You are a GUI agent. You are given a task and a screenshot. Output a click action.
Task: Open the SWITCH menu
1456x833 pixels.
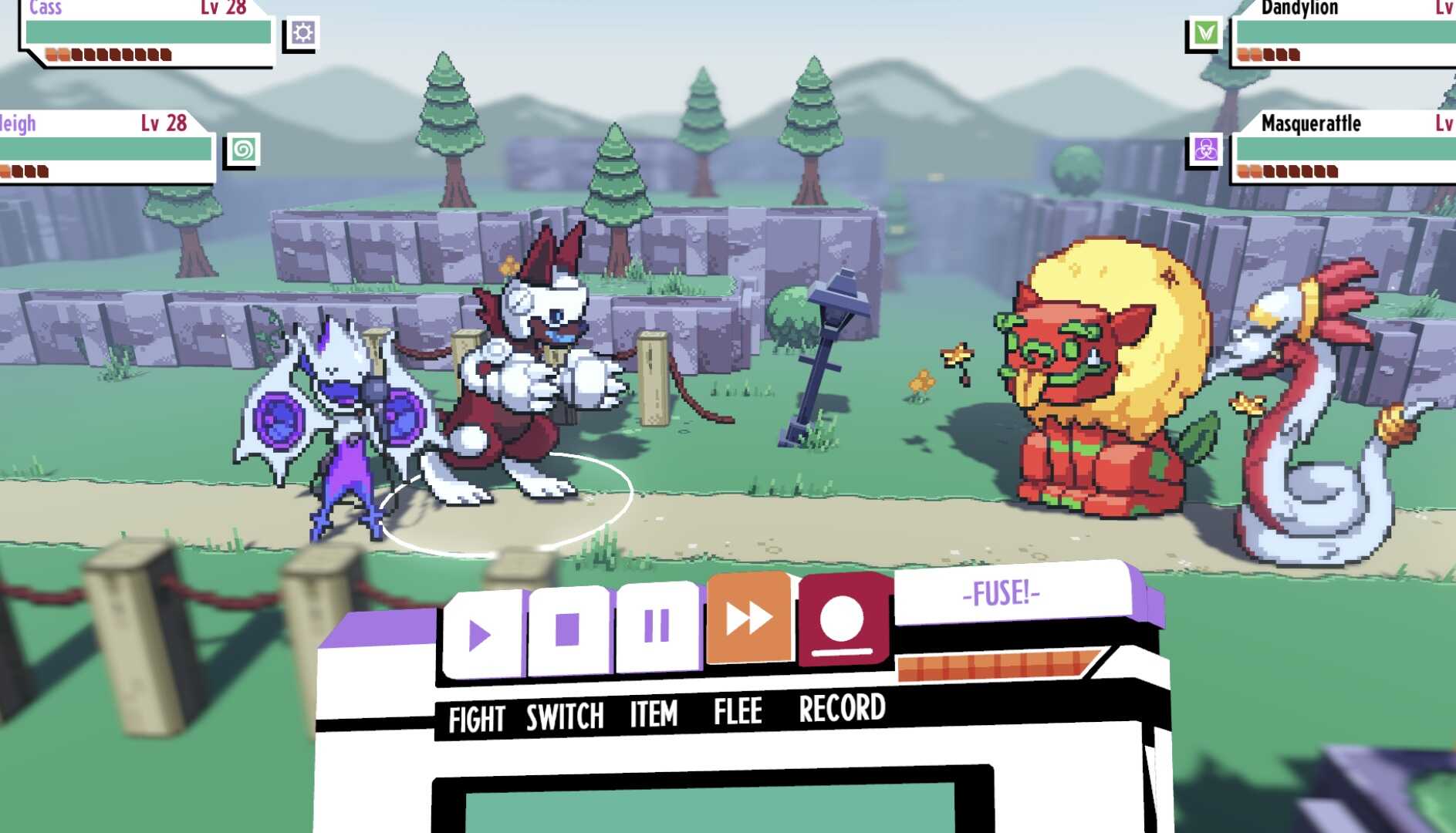pos(562,717)
